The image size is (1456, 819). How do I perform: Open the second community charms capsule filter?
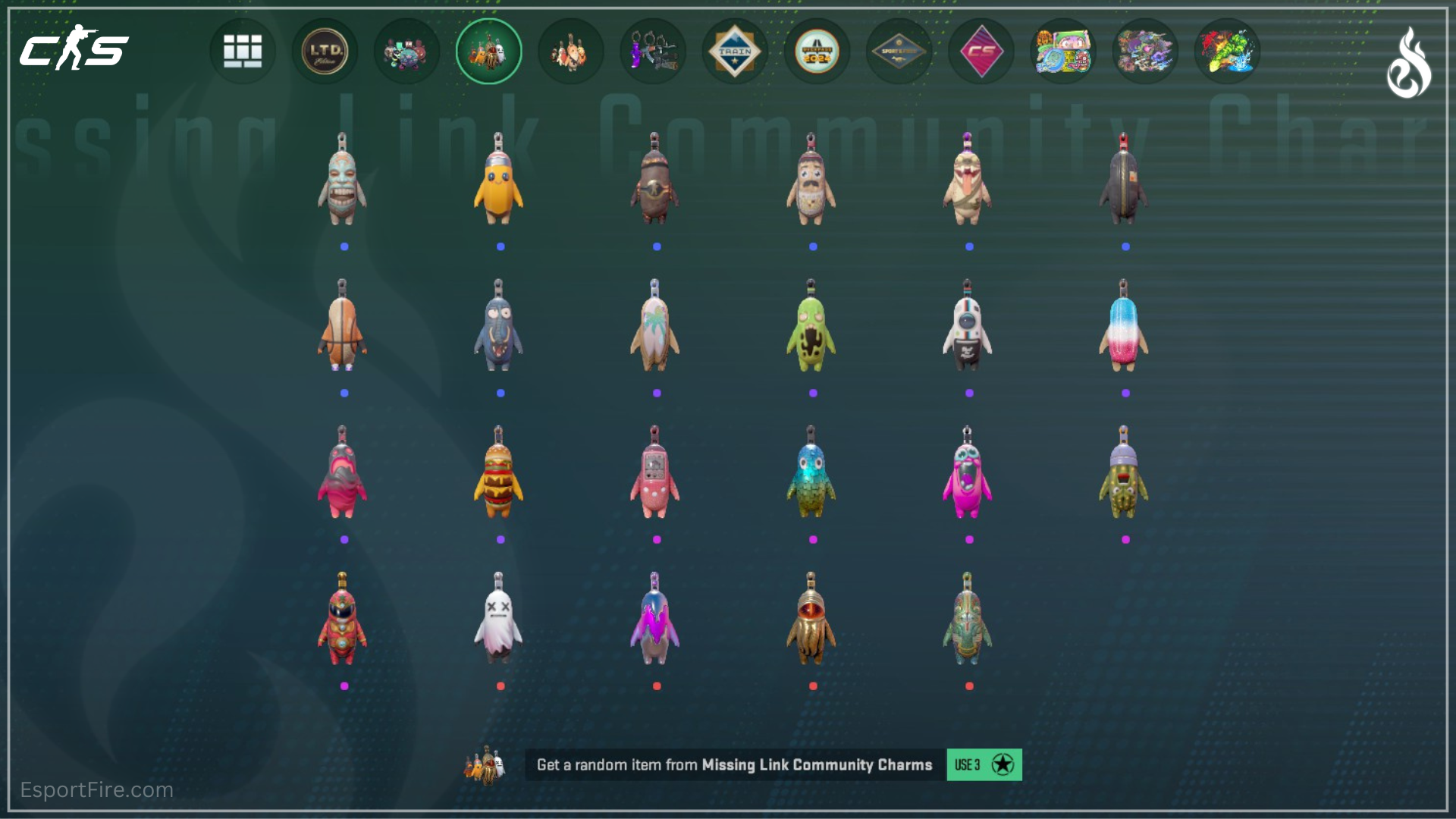570,50
